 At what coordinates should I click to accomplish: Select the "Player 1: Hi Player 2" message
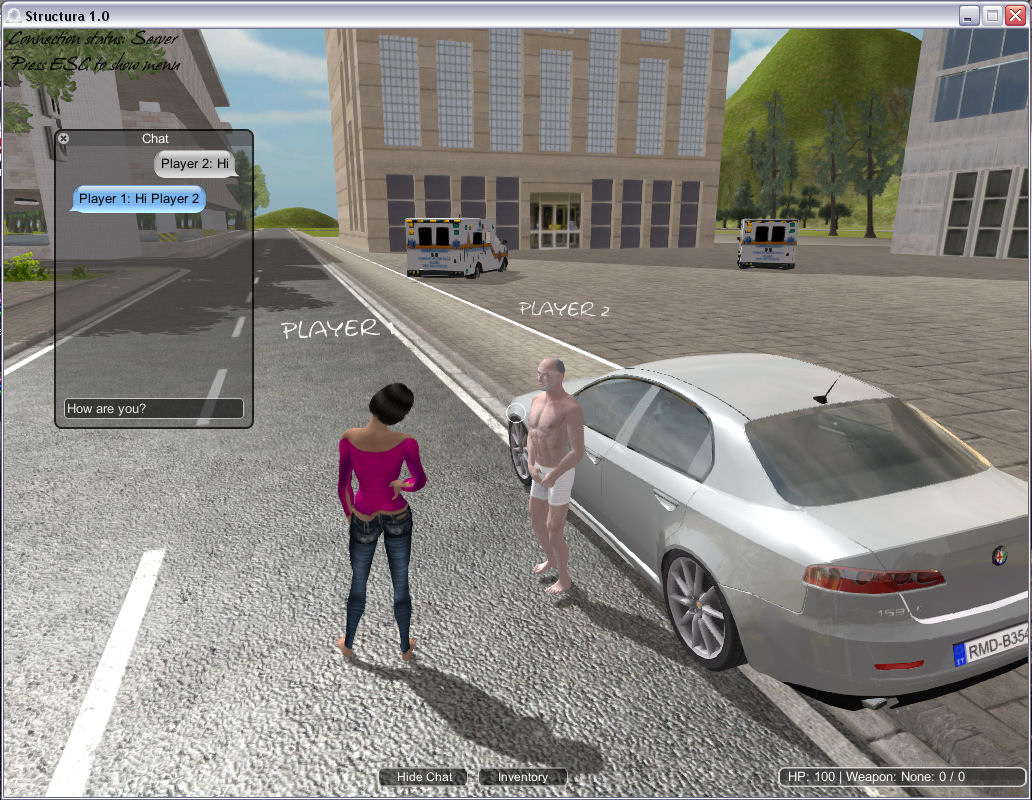tap(139, 198)
